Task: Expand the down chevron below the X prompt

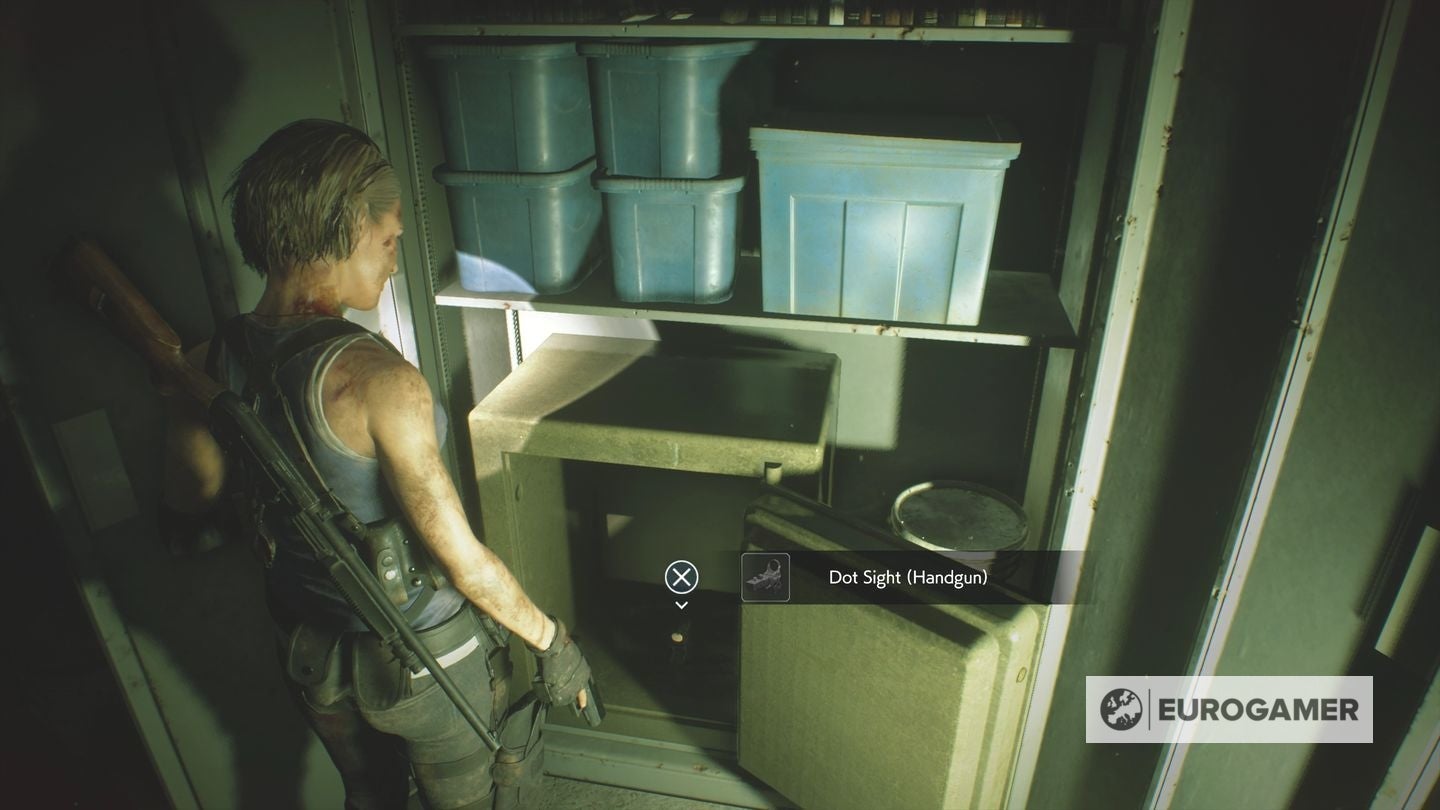Action: coord(680,604)
